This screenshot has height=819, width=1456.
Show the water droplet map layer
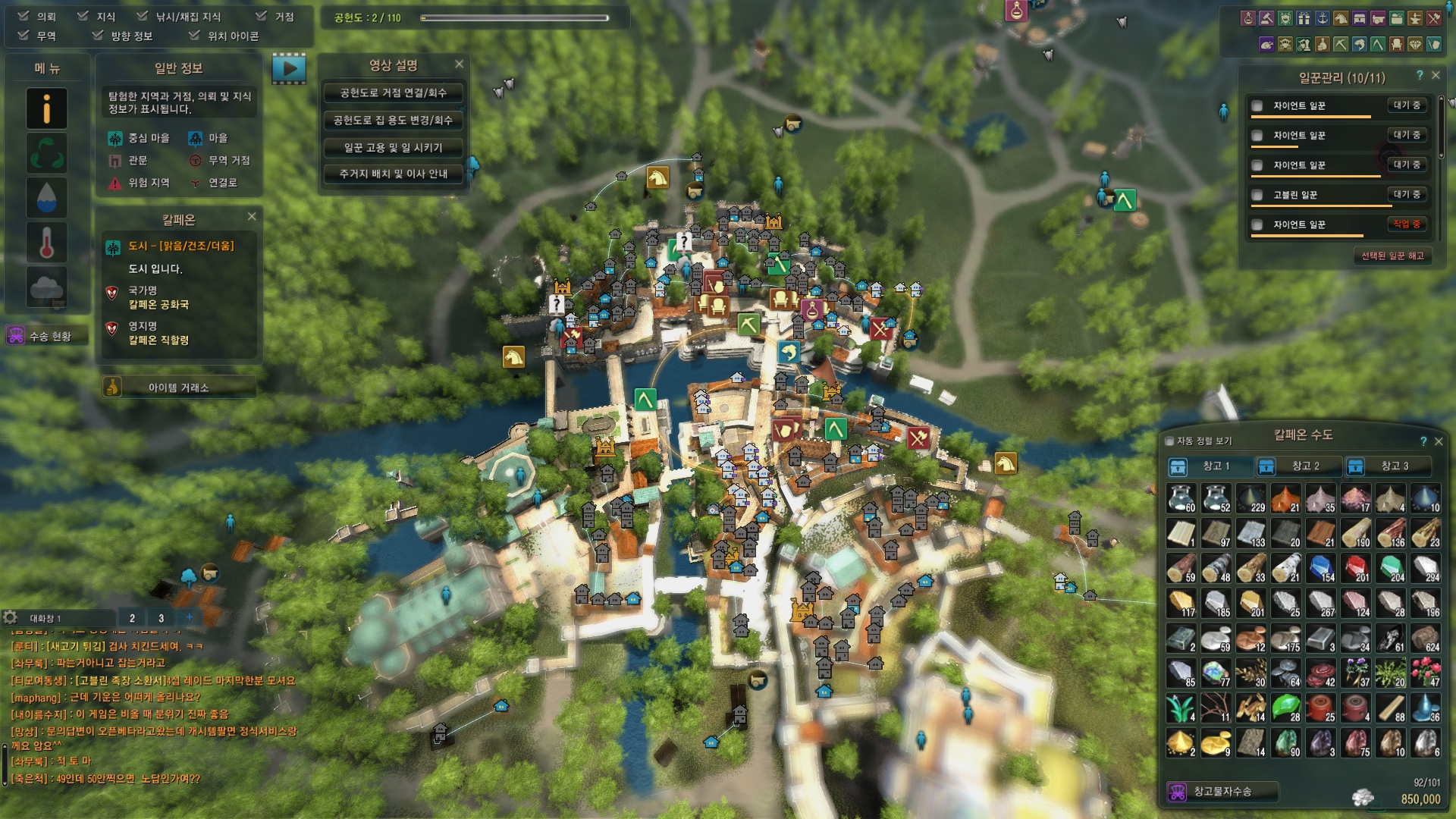click(47, 198)
